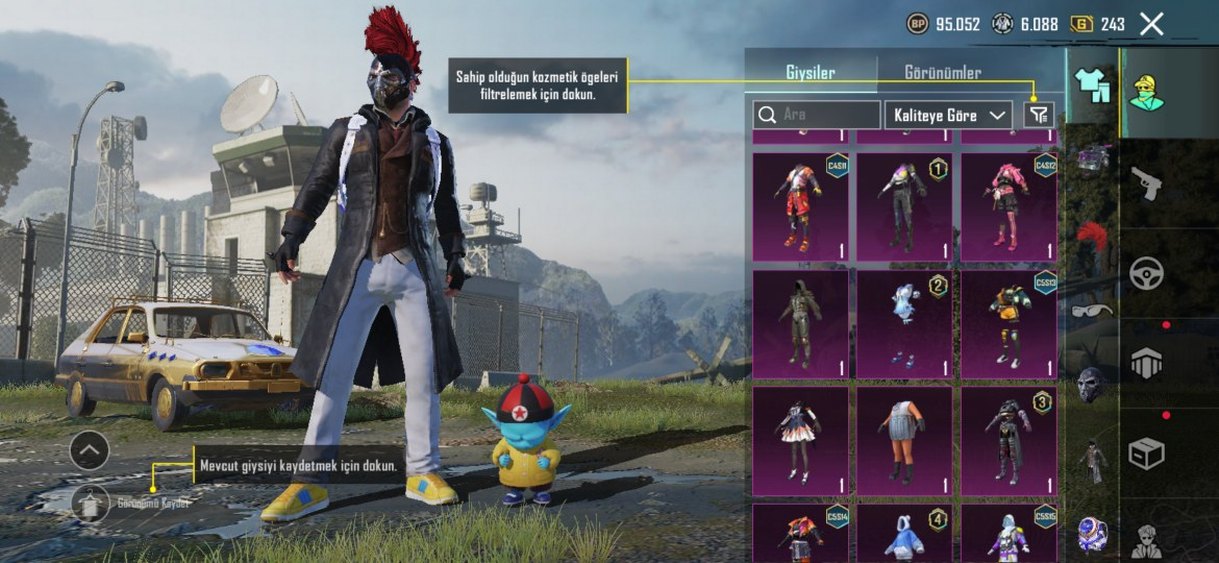Open the vehicle steering wheel category

pyautogui.click(x=1146, y=273)
